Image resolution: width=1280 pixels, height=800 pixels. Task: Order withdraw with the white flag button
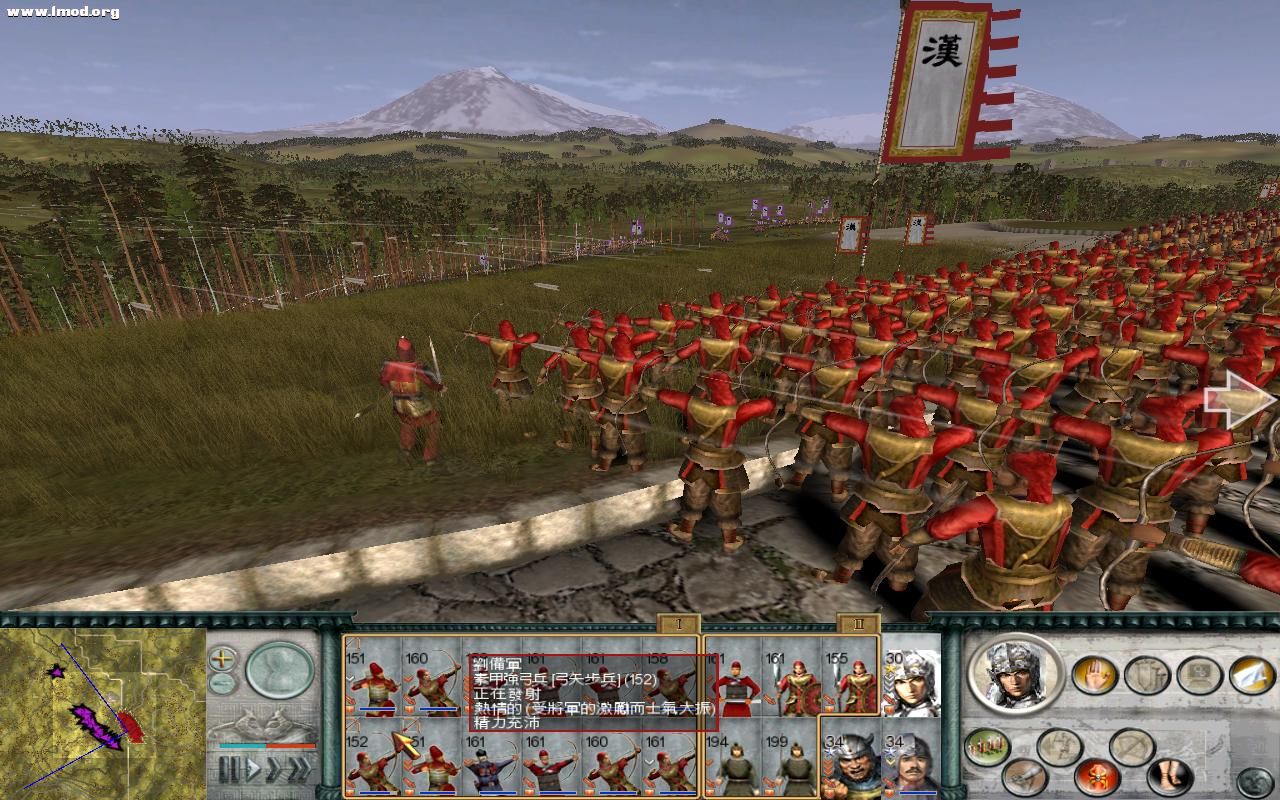click(1251, 675)
